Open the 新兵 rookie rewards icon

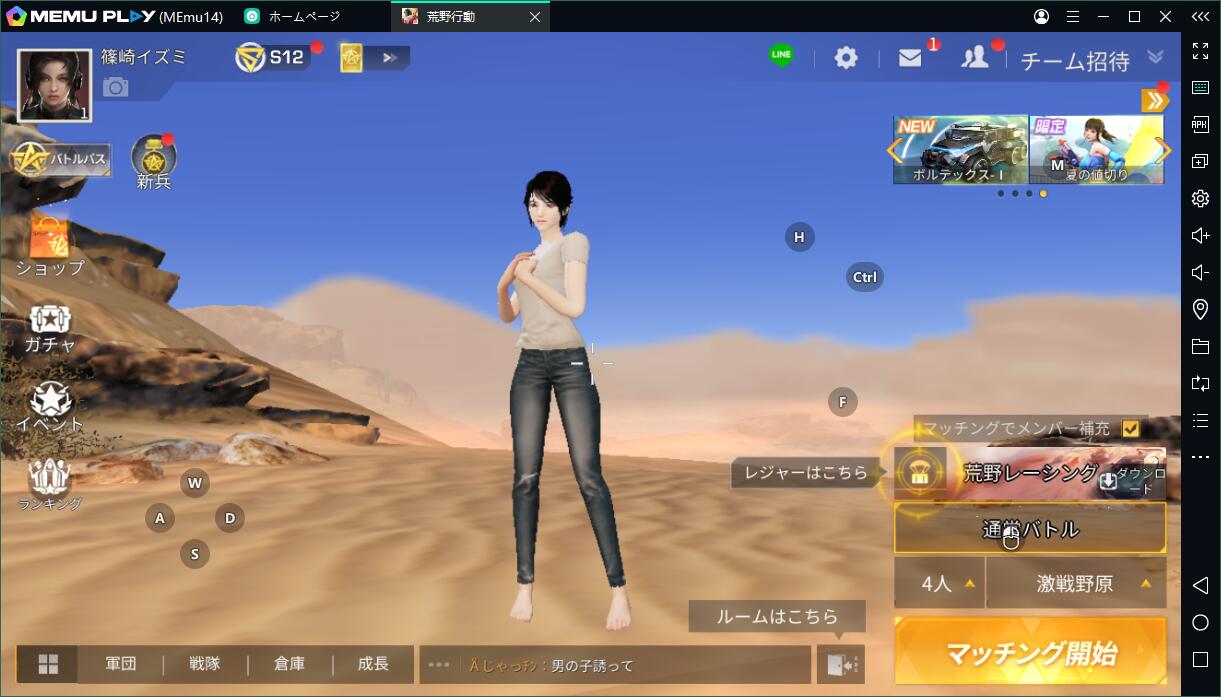click(154, 160)
